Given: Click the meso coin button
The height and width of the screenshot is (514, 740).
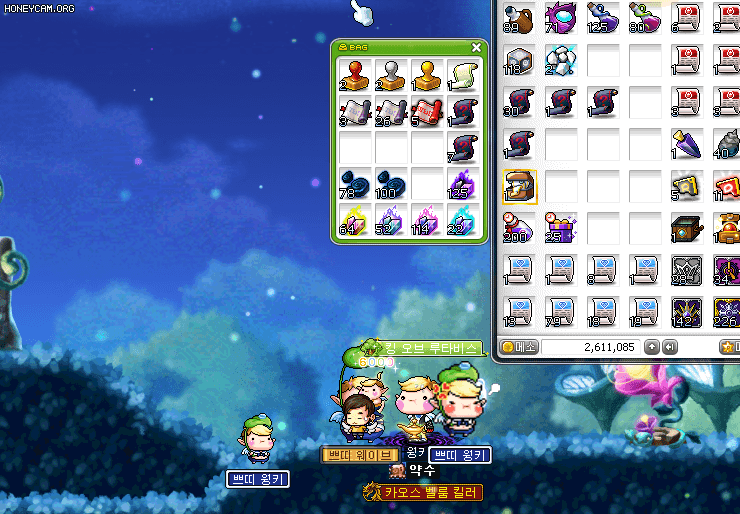Looking at the screenshot, I should click(520, 347).
